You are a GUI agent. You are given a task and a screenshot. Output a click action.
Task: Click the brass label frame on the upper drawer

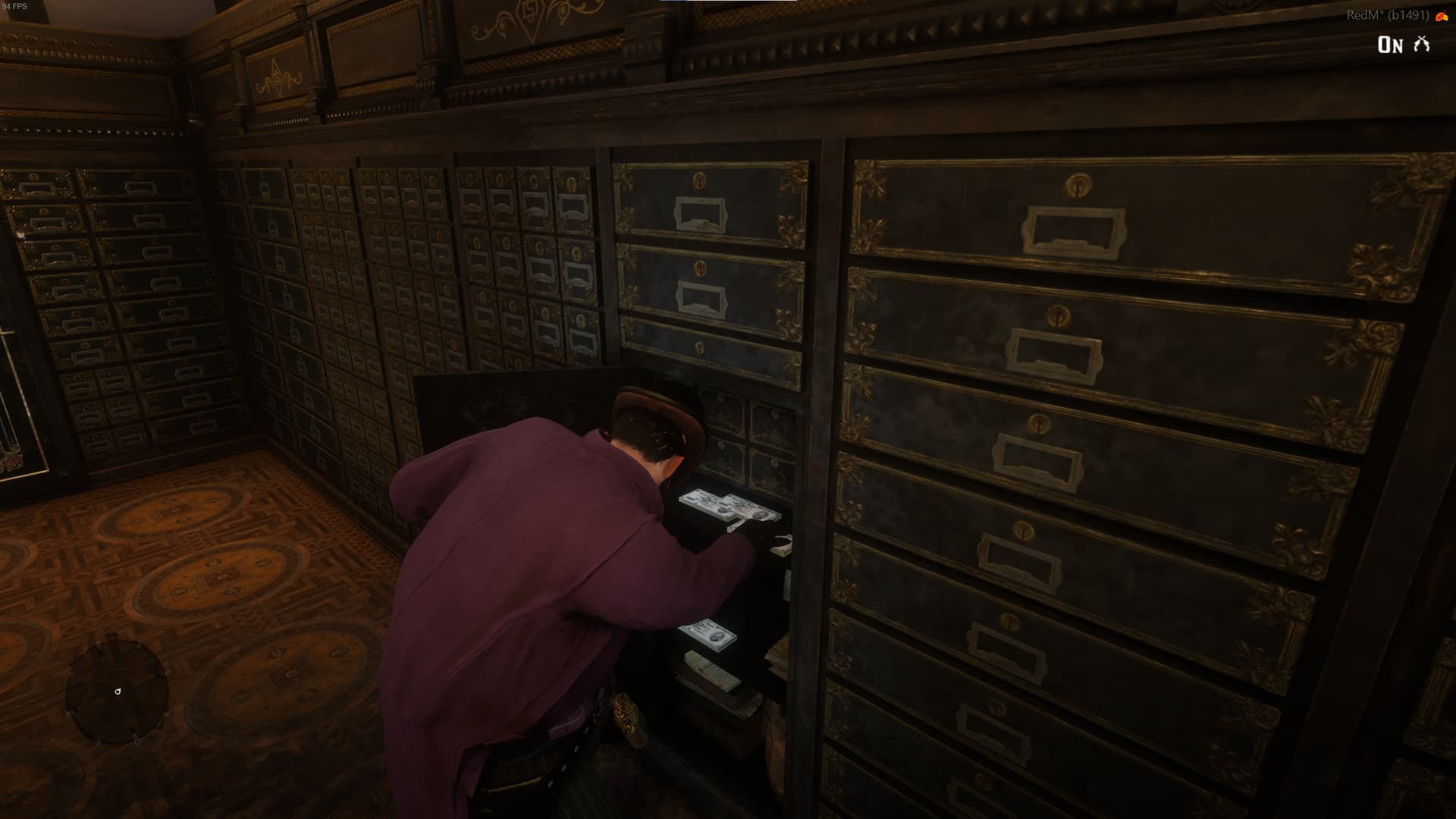698,214
